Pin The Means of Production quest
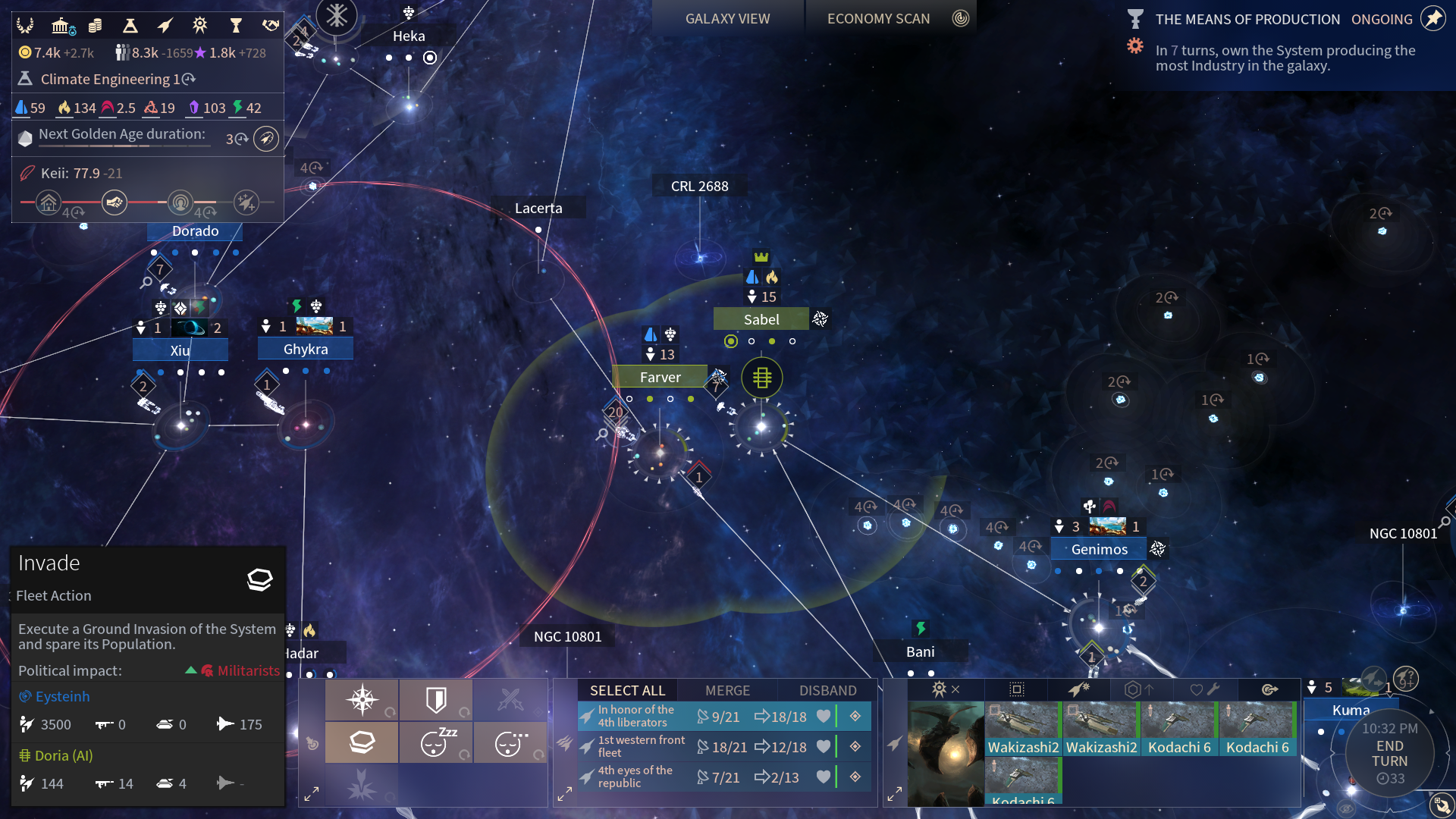This screenshot has height=819, width=1456. 1432,19
